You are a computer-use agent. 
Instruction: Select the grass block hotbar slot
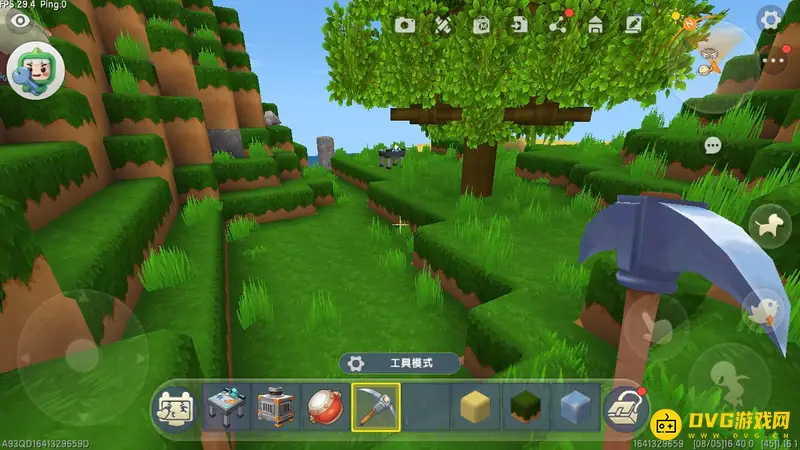click(x=526, y=408)
